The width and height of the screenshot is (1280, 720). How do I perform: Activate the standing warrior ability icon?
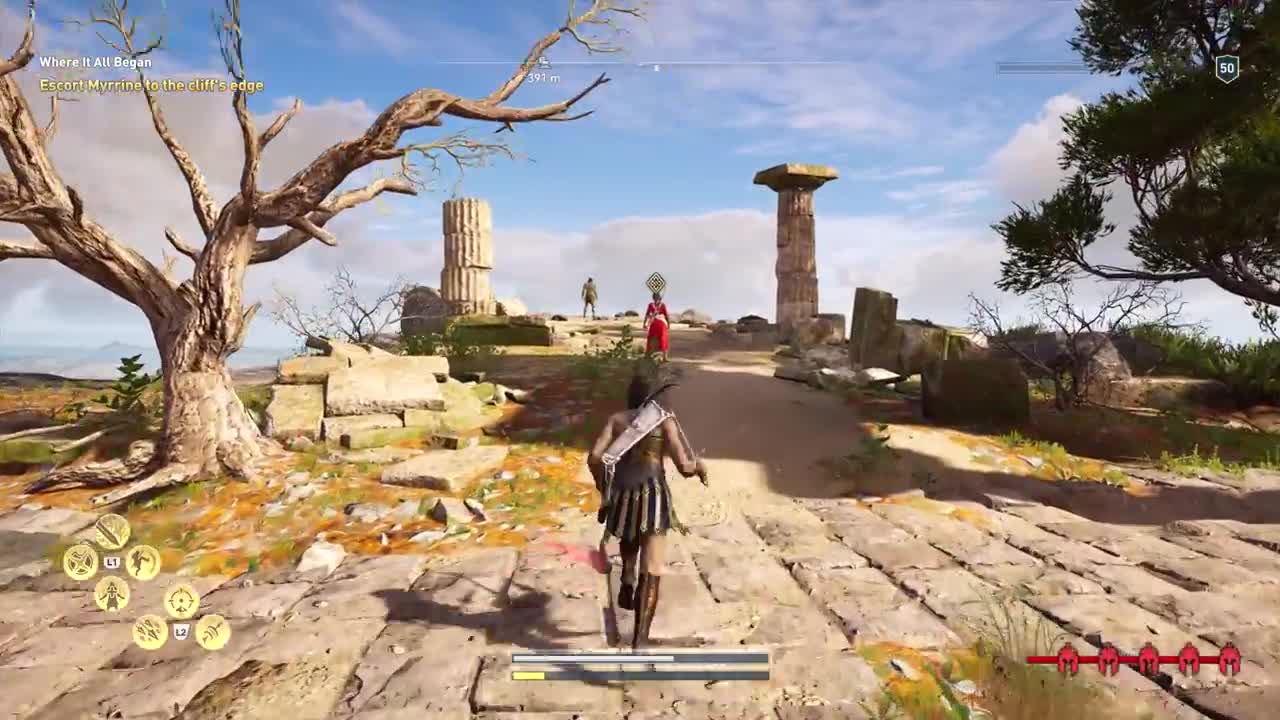pyautogui.click(x=112, y=594)
